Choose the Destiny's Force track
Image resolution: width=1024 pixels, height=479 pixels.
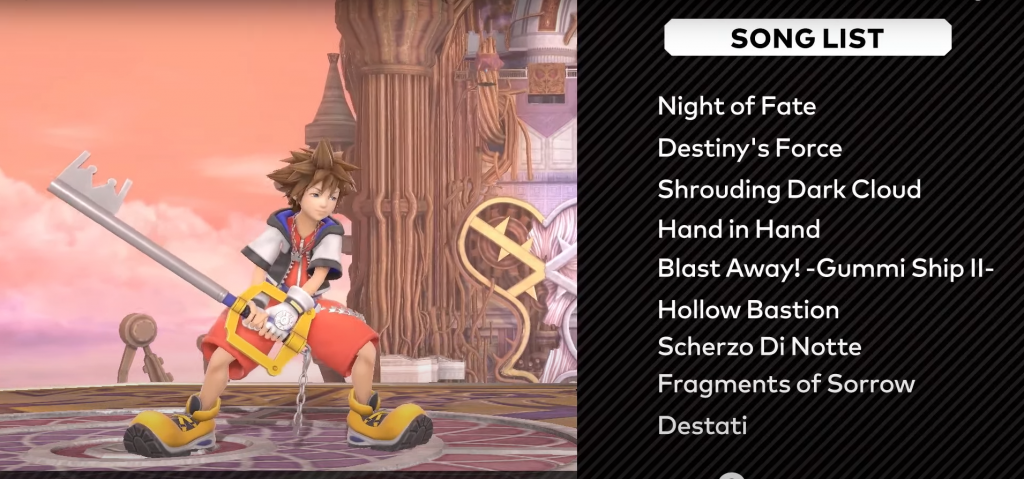[x=750, y=148]
